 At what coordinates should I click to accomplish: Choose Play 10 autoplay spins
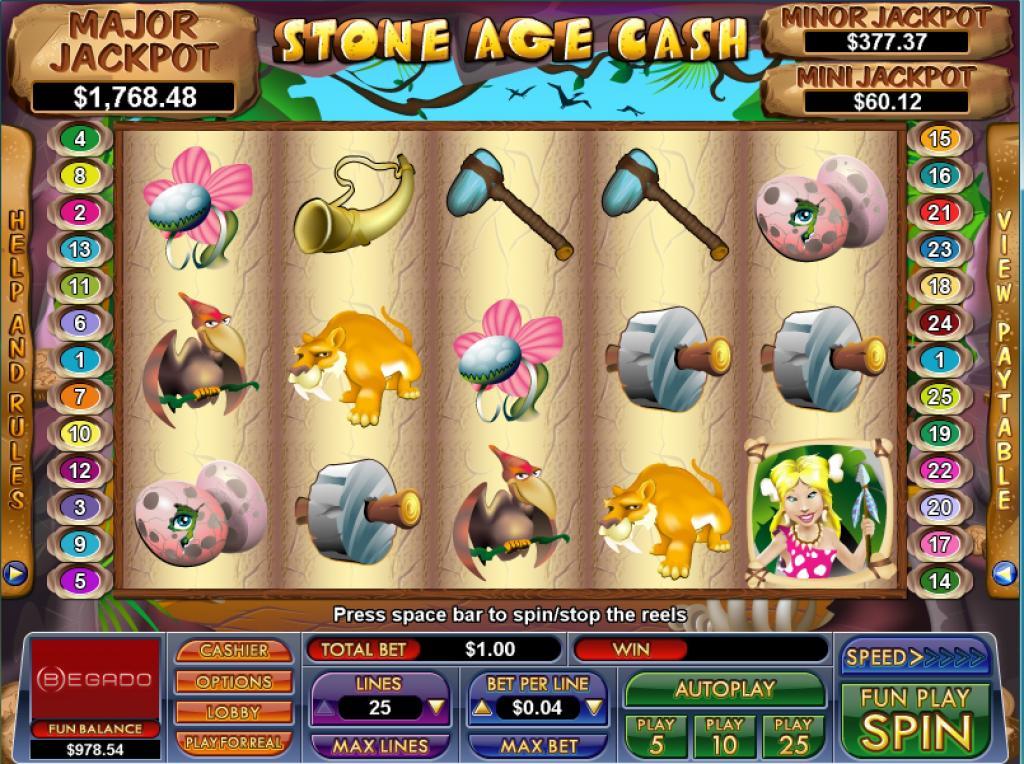[724, 735]
